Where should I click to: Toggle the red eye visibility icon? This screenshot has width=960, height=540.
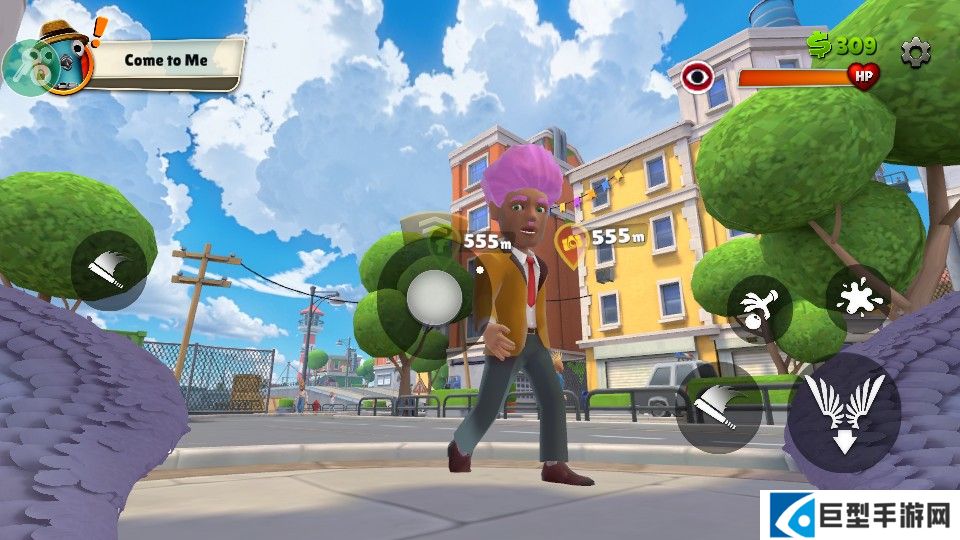(697, 76)
